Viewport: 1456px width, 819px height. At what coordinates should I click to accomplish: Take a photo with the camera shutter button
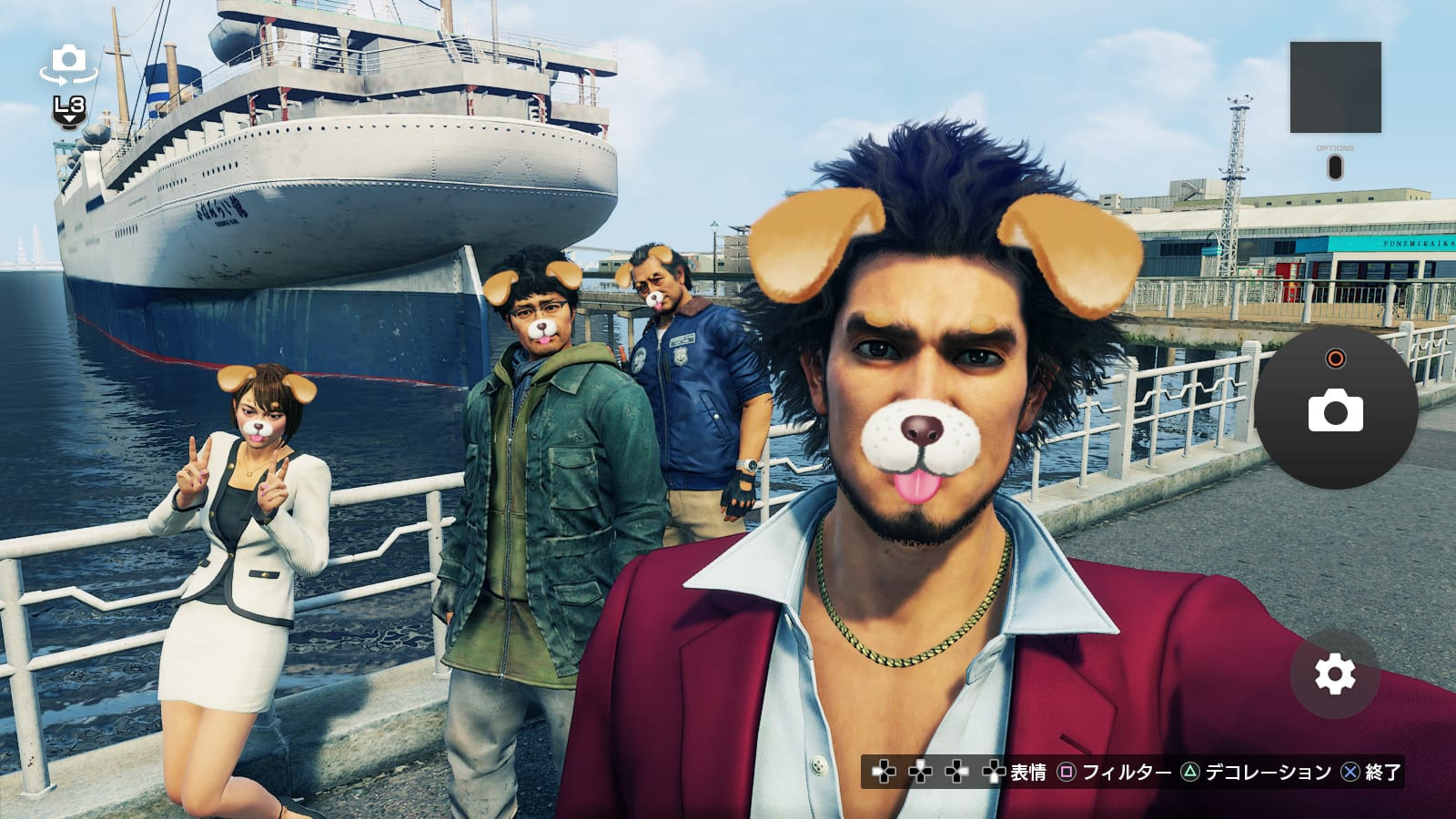(1335, 409)
